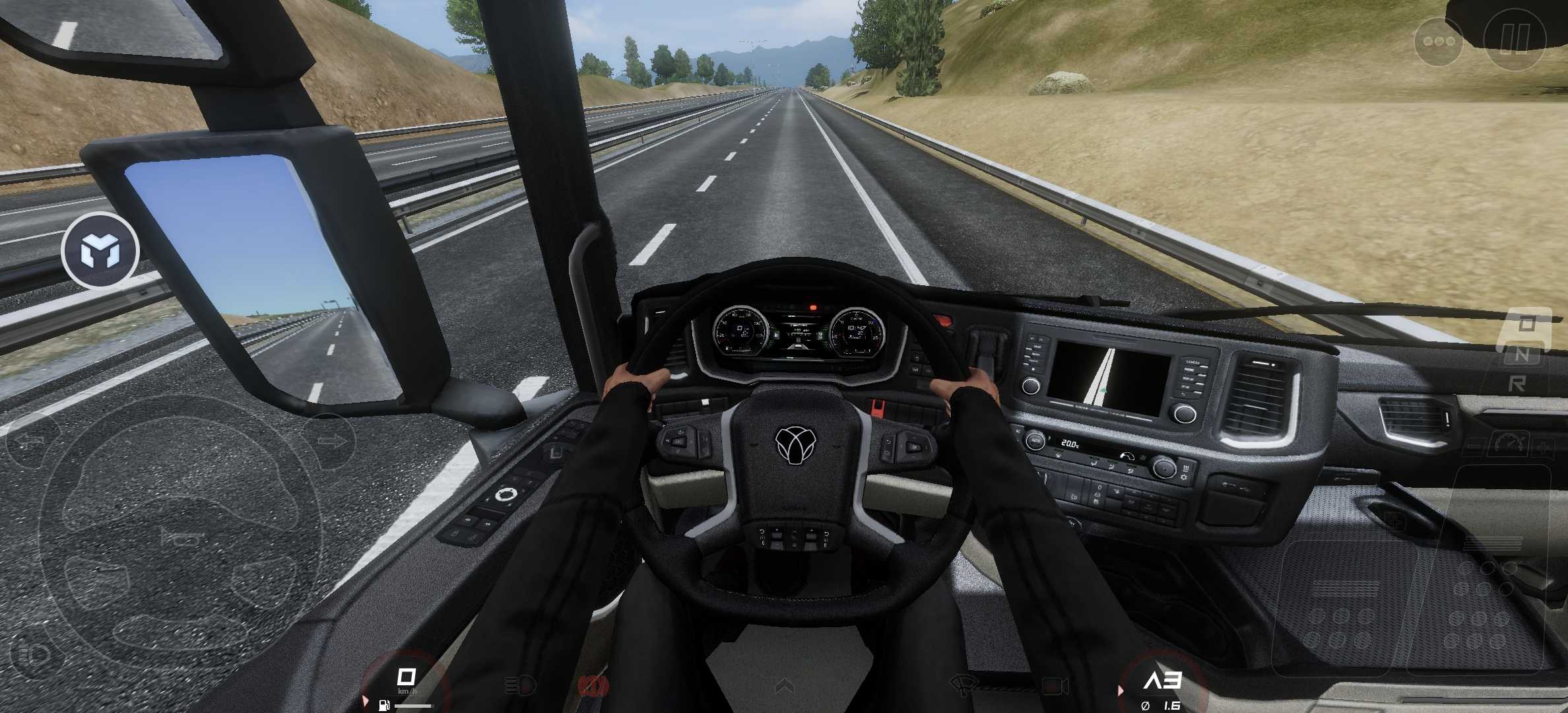
Task: Shift gear selector to D
Action: click(1526, 324)
